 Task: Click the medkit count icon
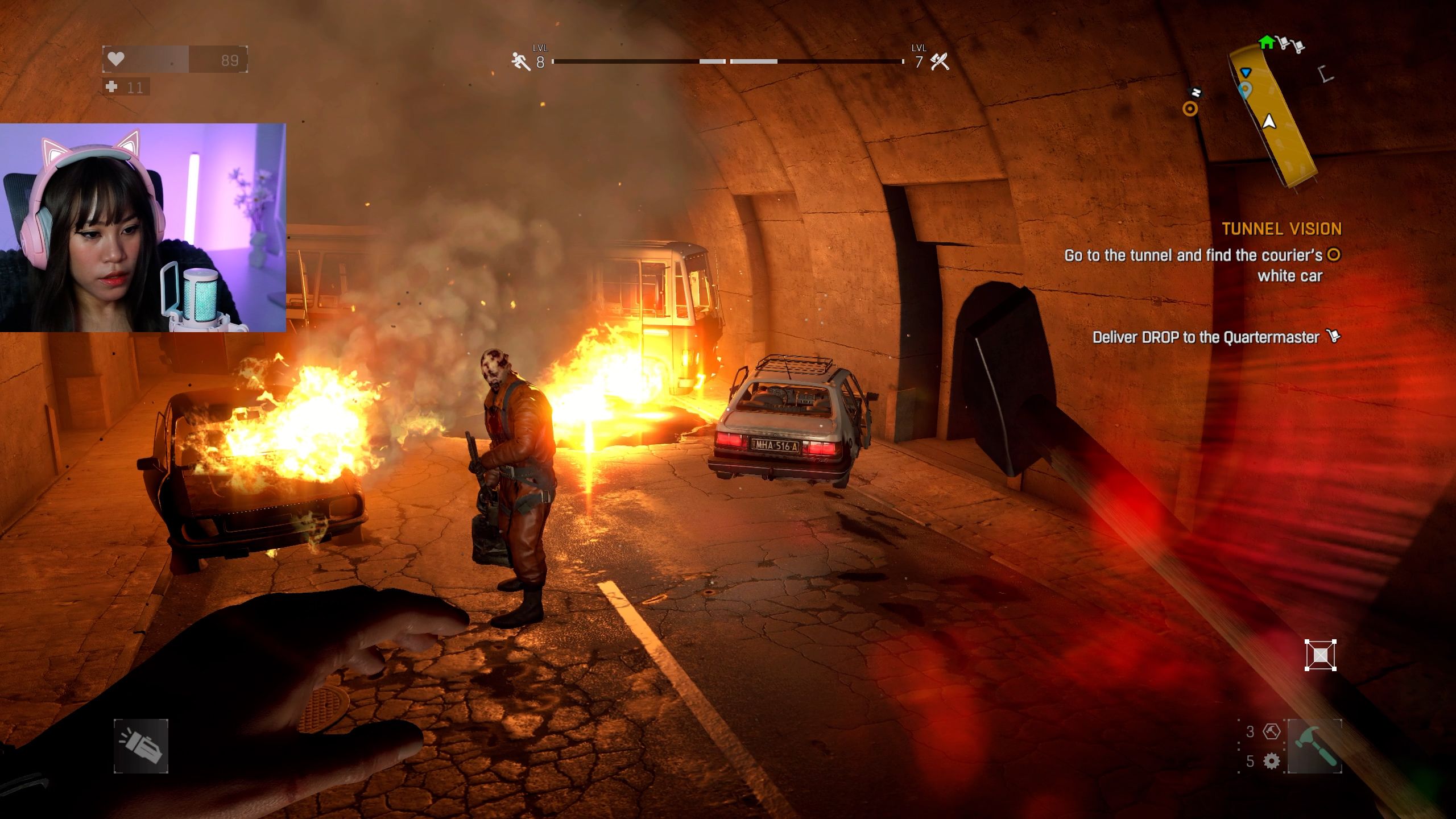pyautogui.click(x=112, y=86)
